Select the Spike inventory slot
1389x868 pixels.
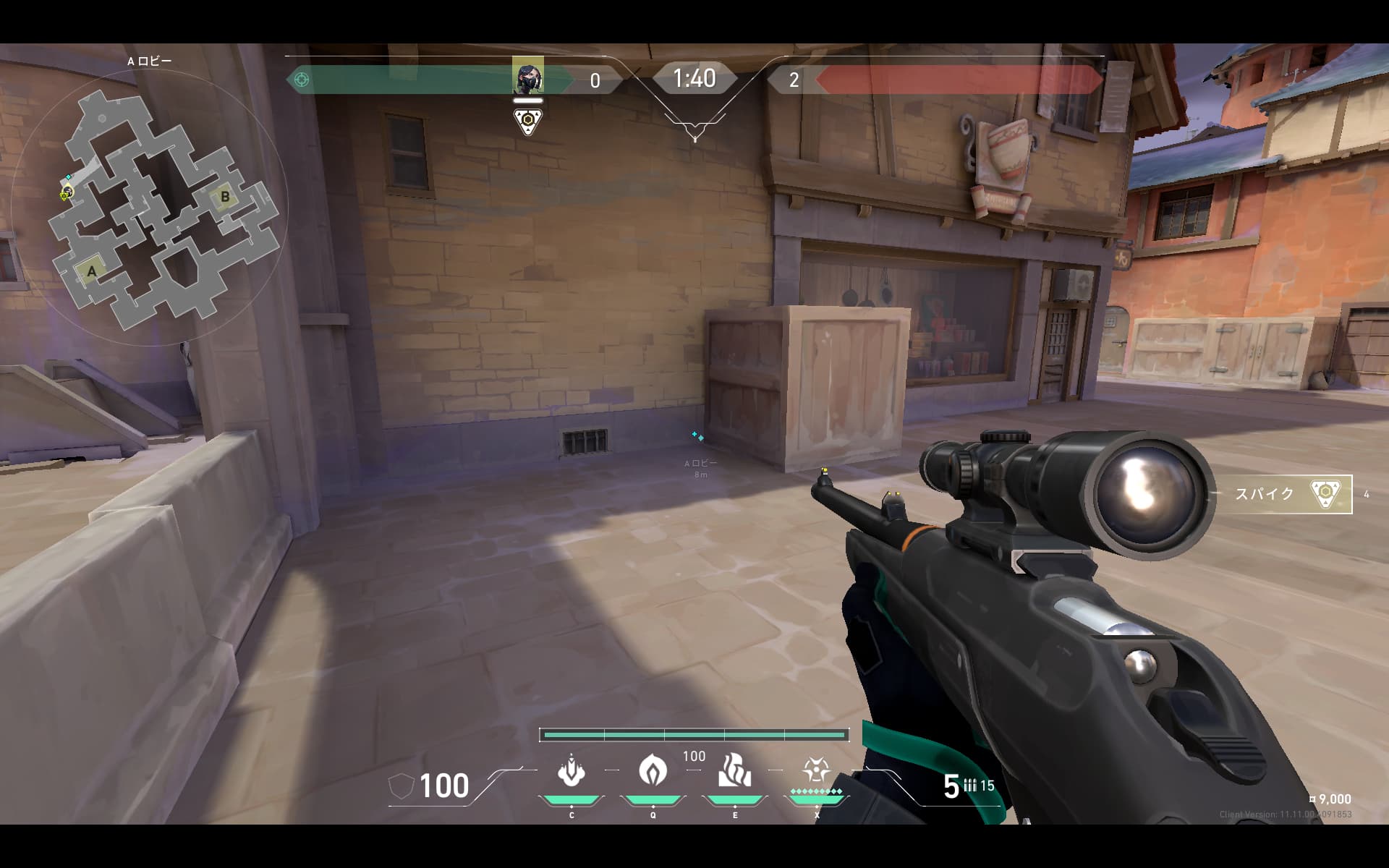click(x=1284, y=494)
